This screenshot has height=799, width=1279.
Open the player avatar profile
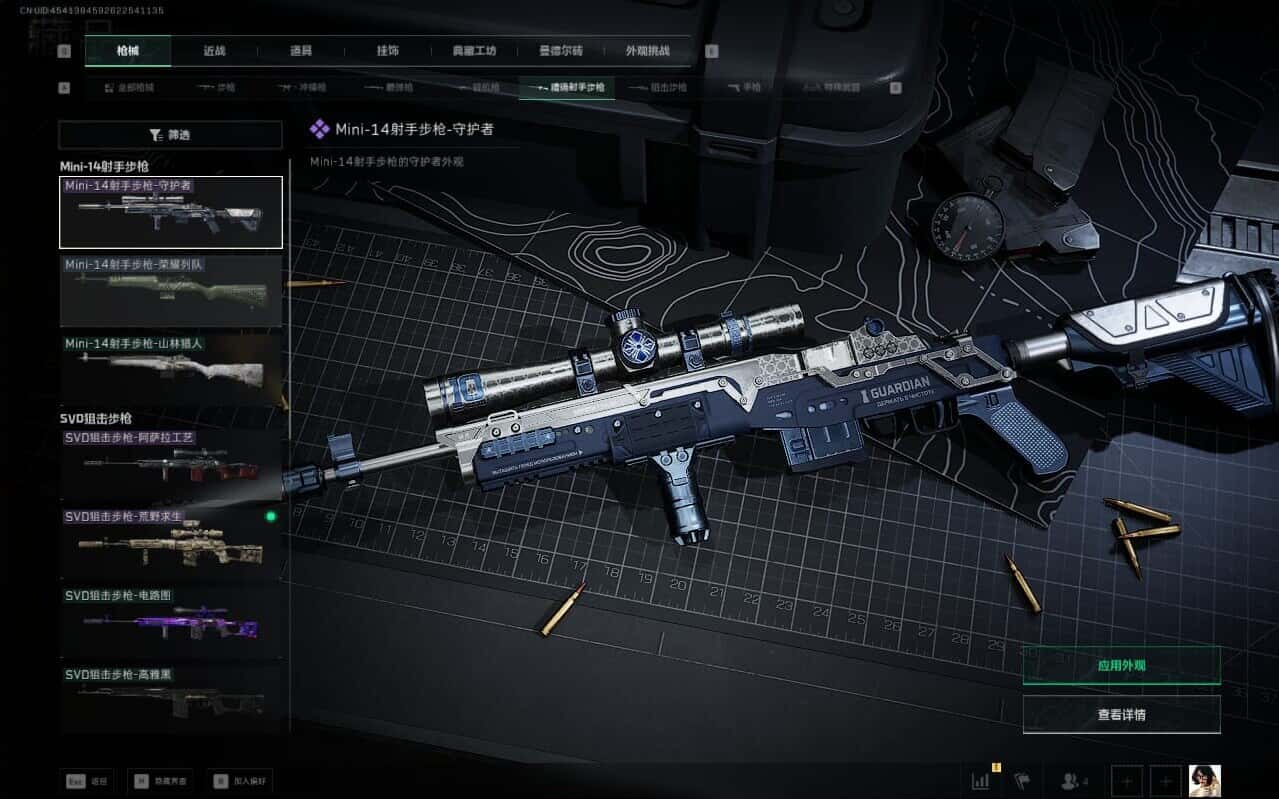(1204, 781)
